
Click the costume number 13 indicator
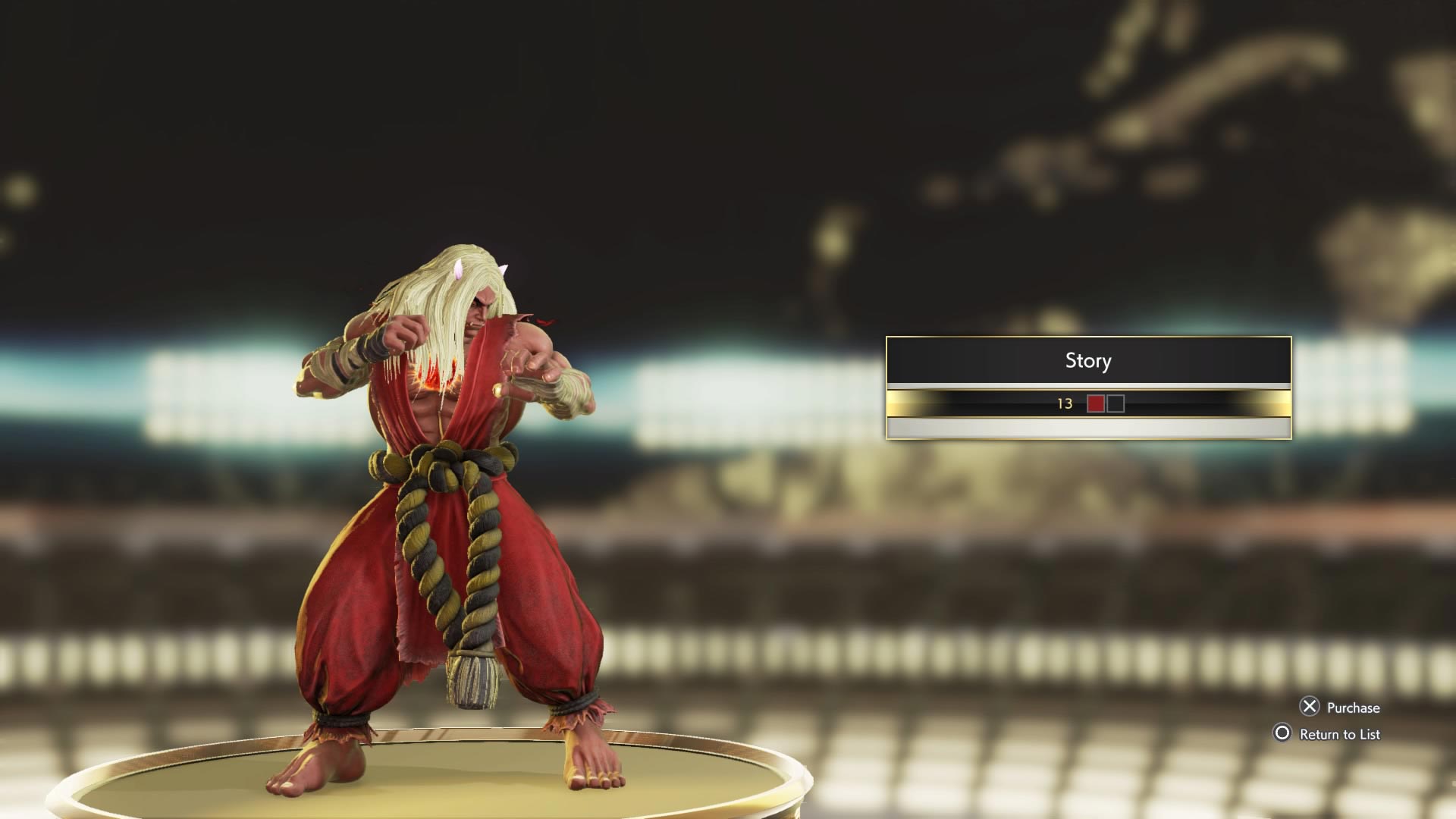click(x=1064, y=404)
